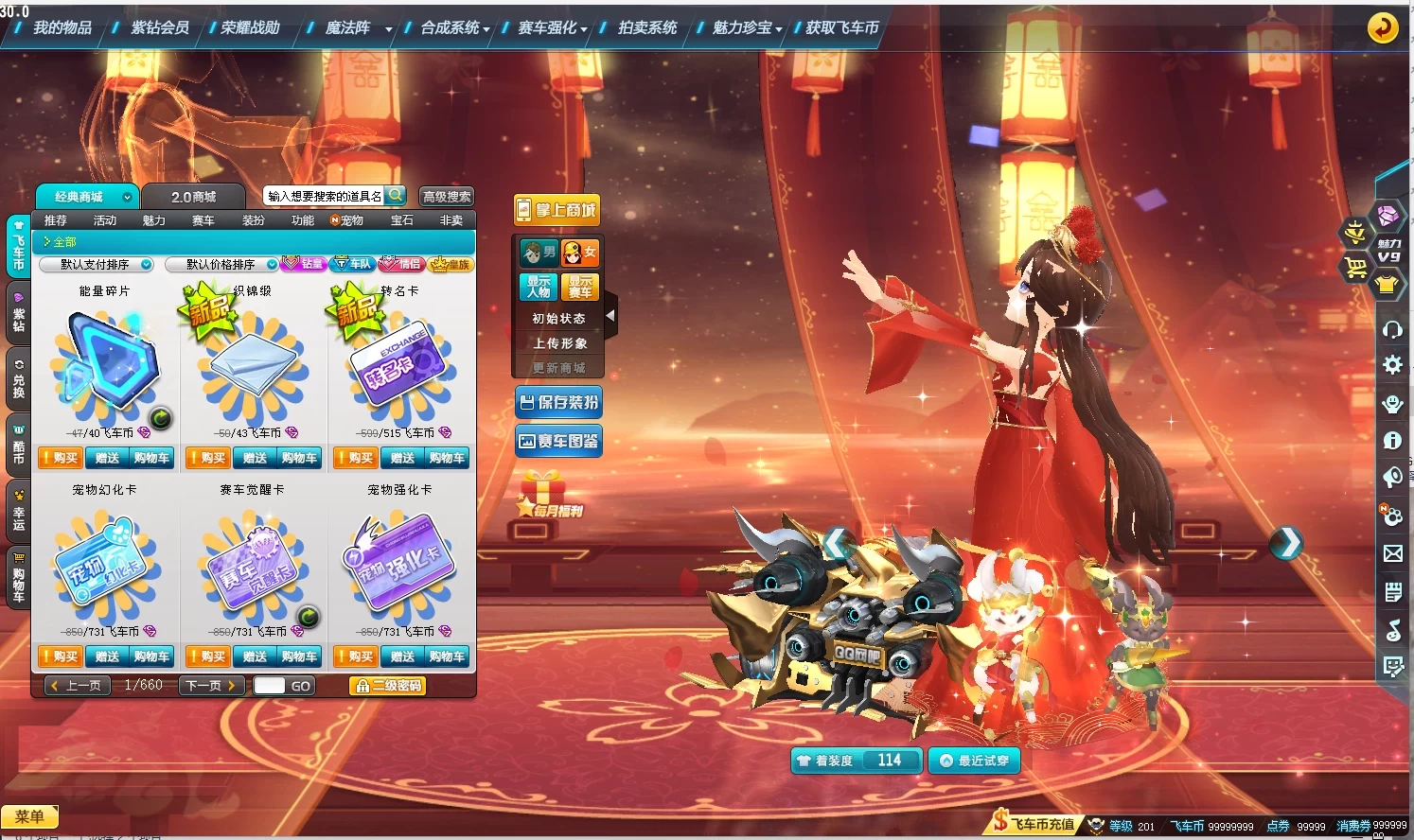Screen dimensions: 1414x840
Task: Click the item search input field
Action: [324, 197]
